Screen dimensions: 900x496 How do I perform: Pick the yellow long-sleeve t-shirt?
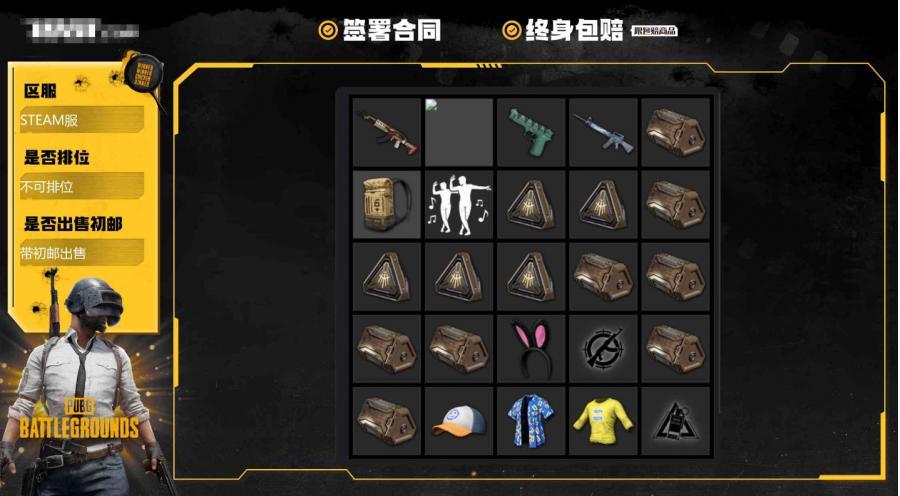click(603, 419)
